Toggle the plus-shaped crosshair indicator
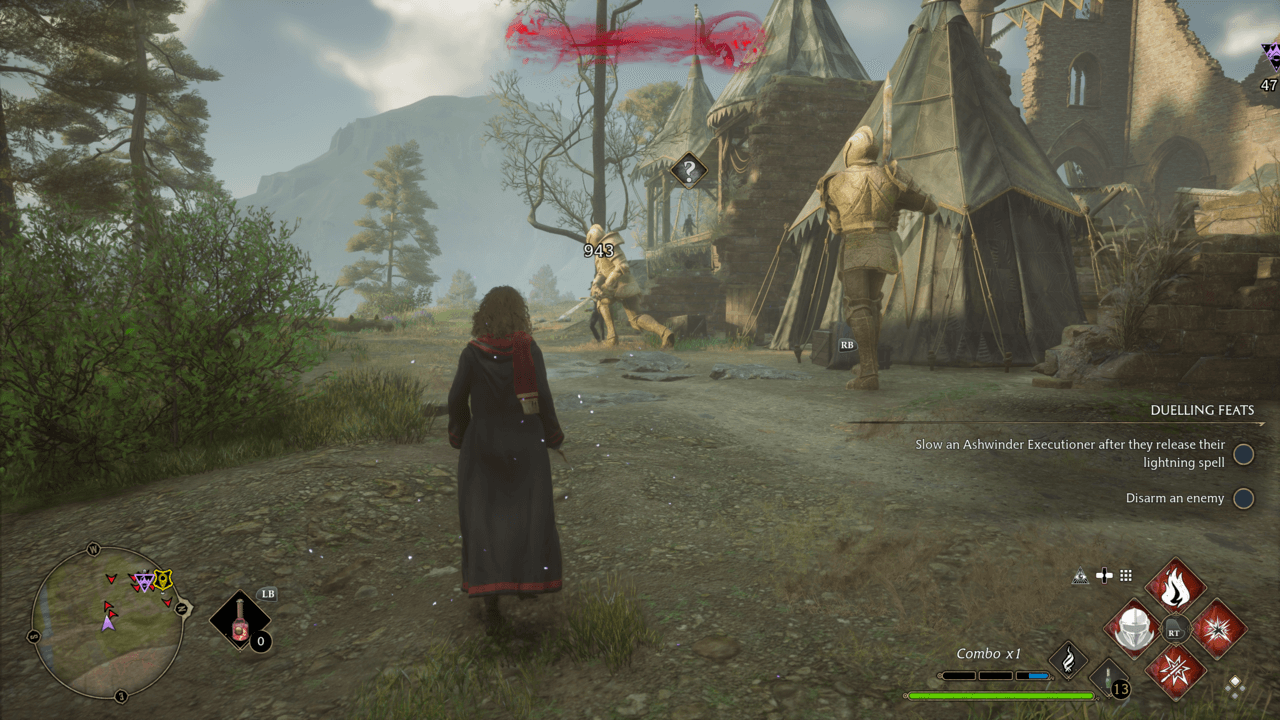The height and width of the screenshot is (720, 1280). point(1104,575)
